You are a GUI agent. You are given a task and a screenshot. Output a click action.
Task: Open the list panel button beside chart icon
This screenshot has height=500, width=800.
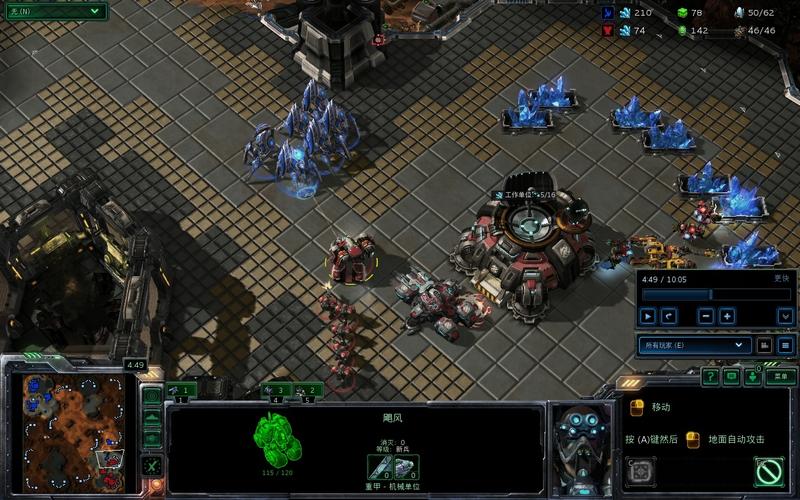tap(785, 345)
